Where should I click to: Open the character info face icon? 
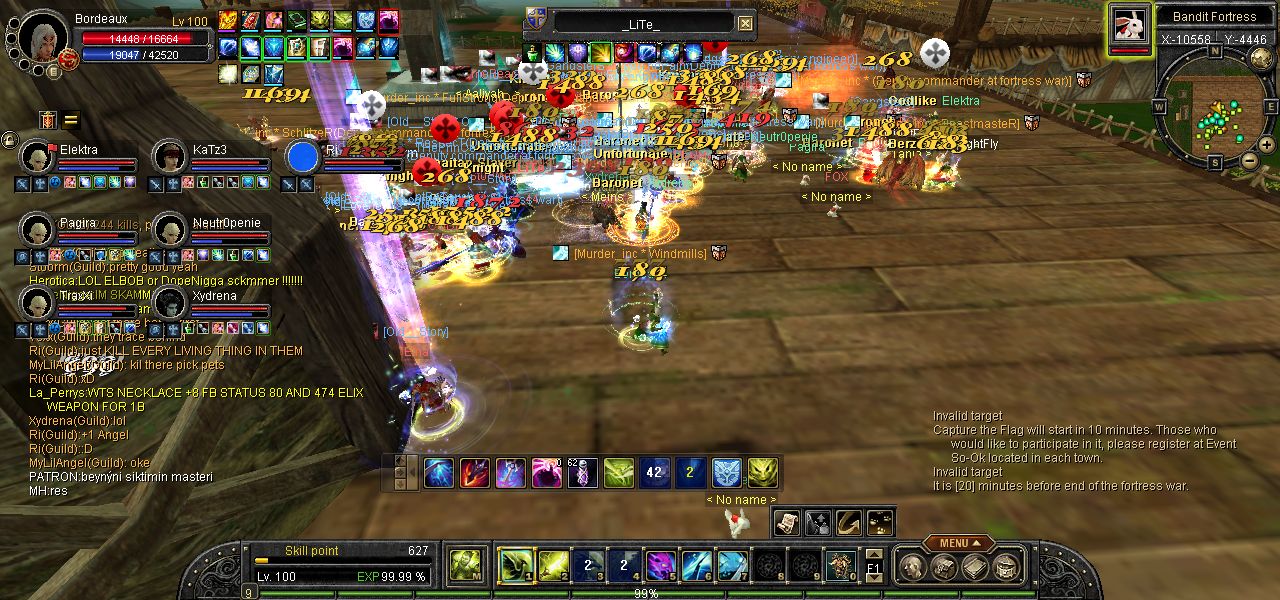tap(913, 568)
